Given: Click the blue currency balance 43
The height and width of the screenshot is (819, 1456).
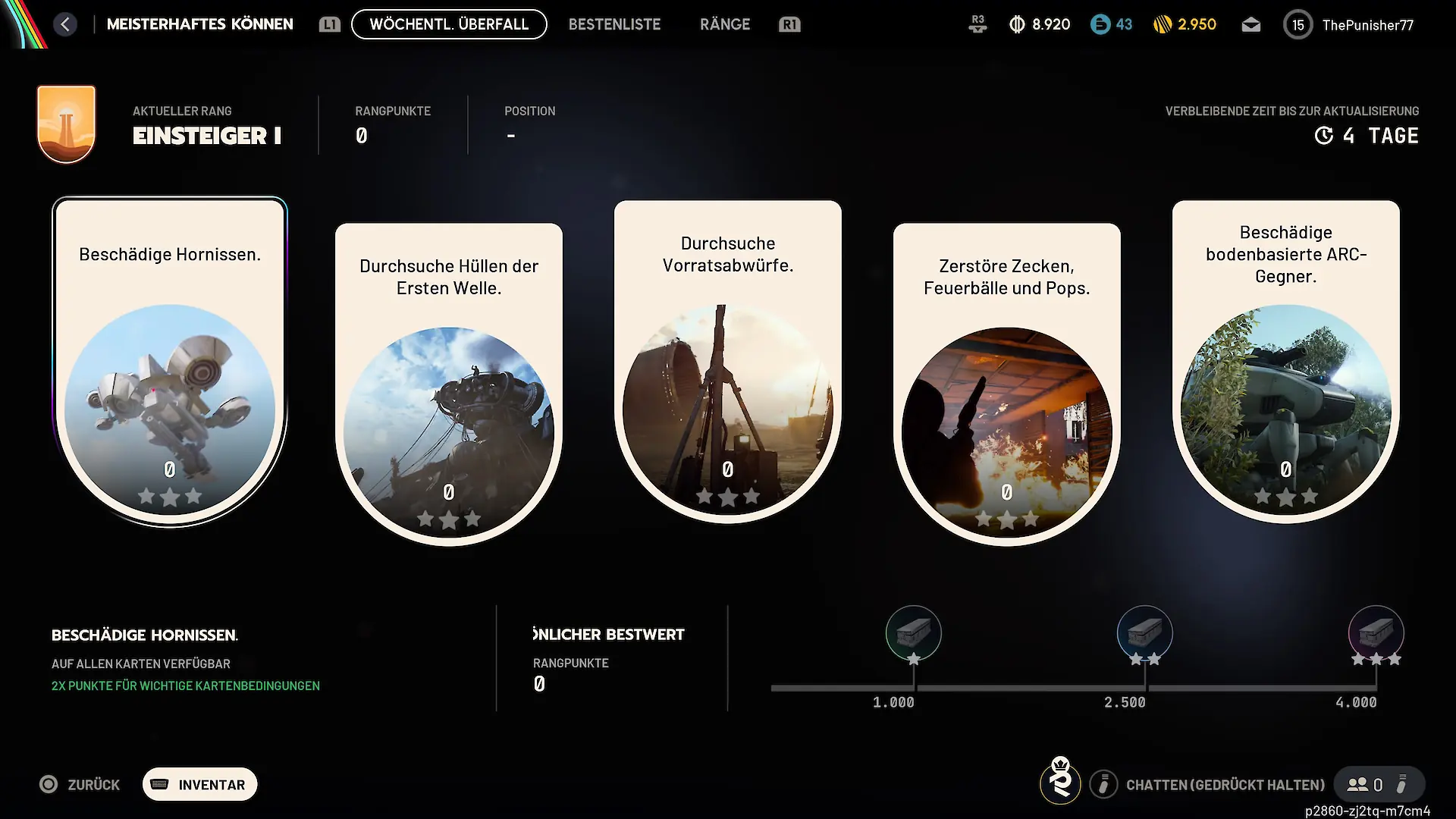Looking at the screenshot, I should tap(1112, 25).
